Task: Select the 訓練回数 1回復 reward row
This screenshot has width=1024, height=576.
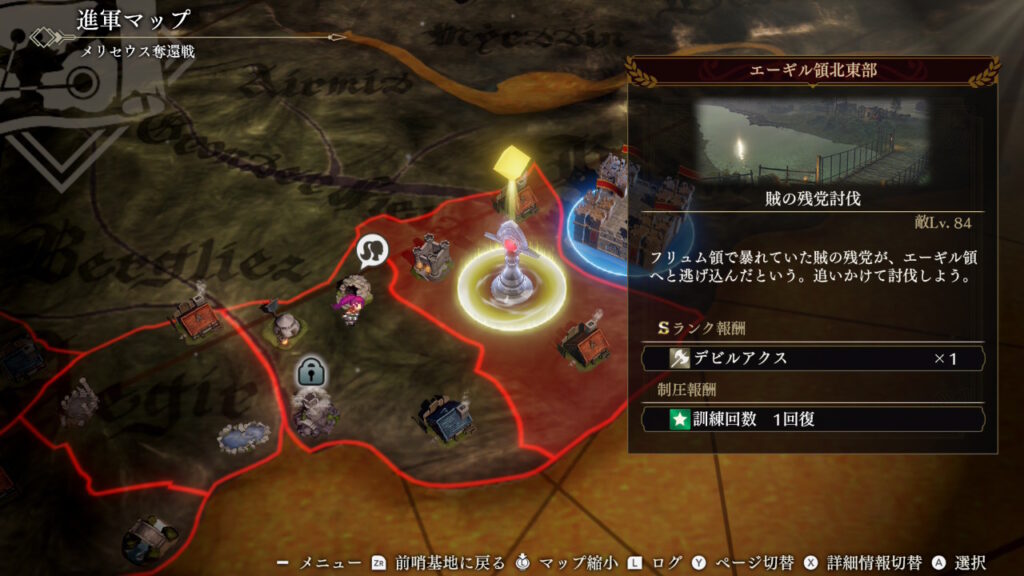Action: (812, 419)
